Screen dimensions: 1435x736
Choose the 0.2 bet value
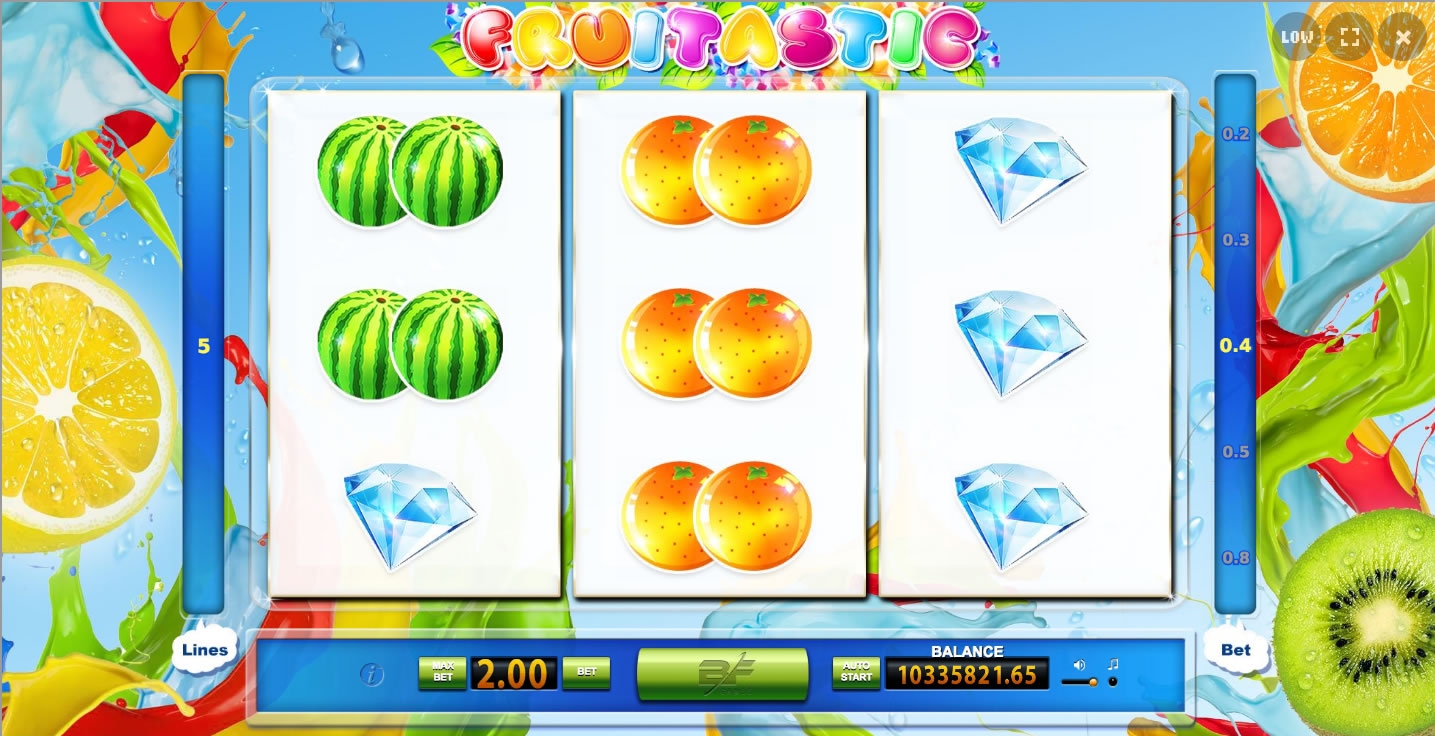[x=1236, y=134]
